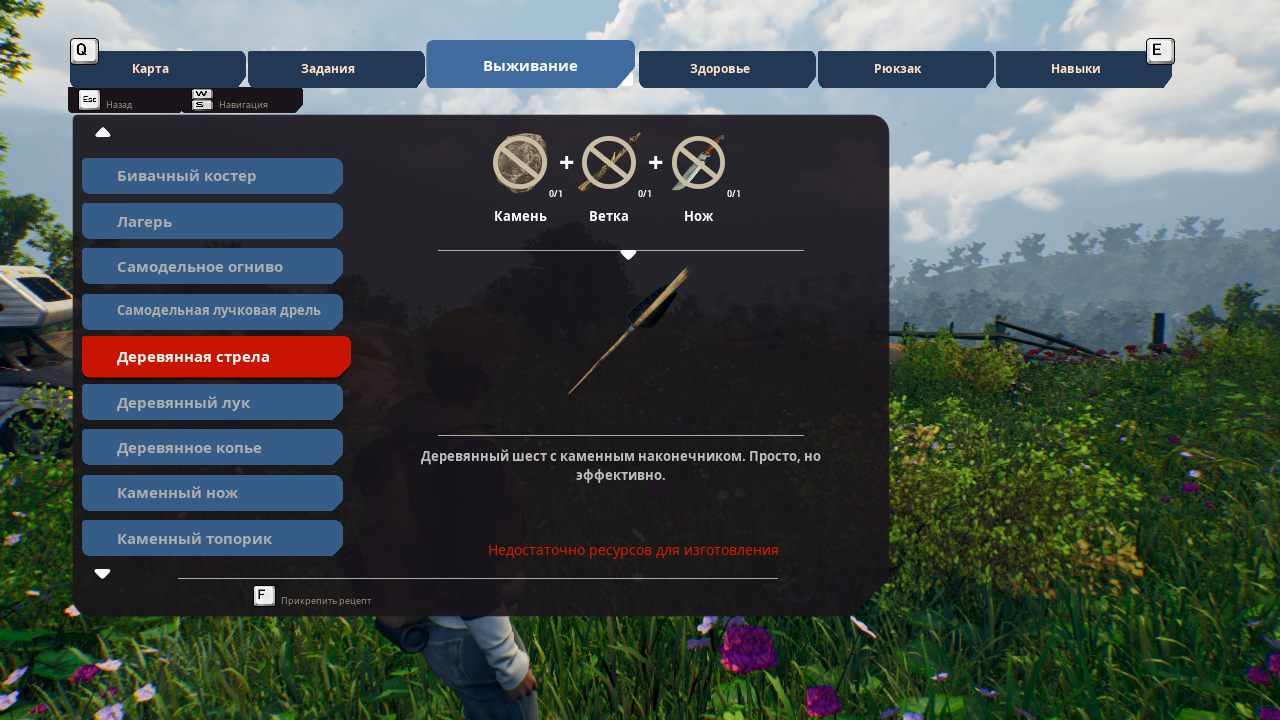Choose the Каменный нож recipe
This screenshot has height=720, width=1280.
pyautogui.click(x=212, y=492)
